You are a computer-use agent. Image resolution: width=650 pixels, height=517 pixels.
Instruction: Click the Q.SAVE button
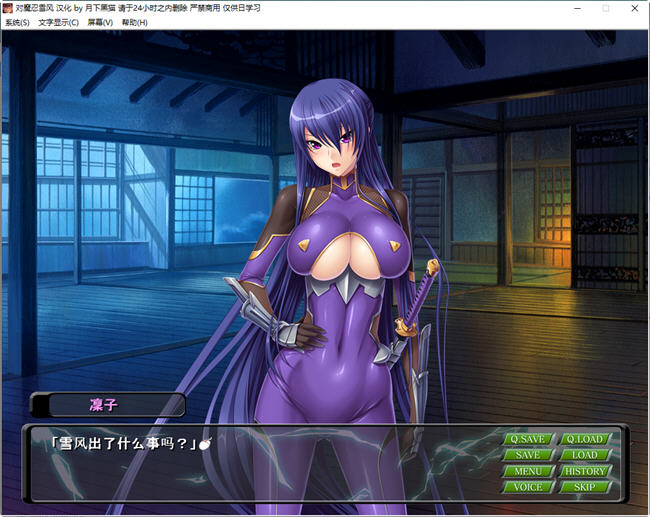tap(527, 439)
